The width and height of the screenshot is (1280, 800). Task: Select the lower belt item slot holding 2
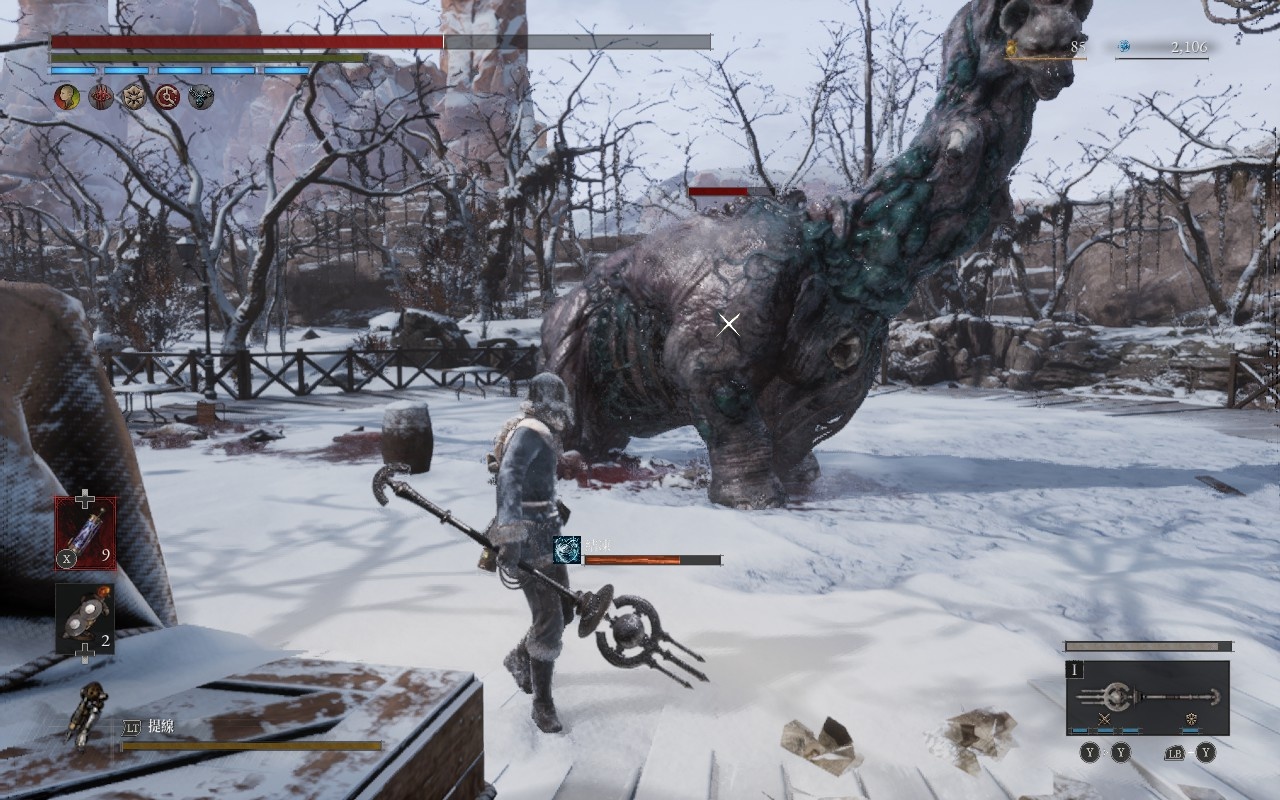coord(85,619)
